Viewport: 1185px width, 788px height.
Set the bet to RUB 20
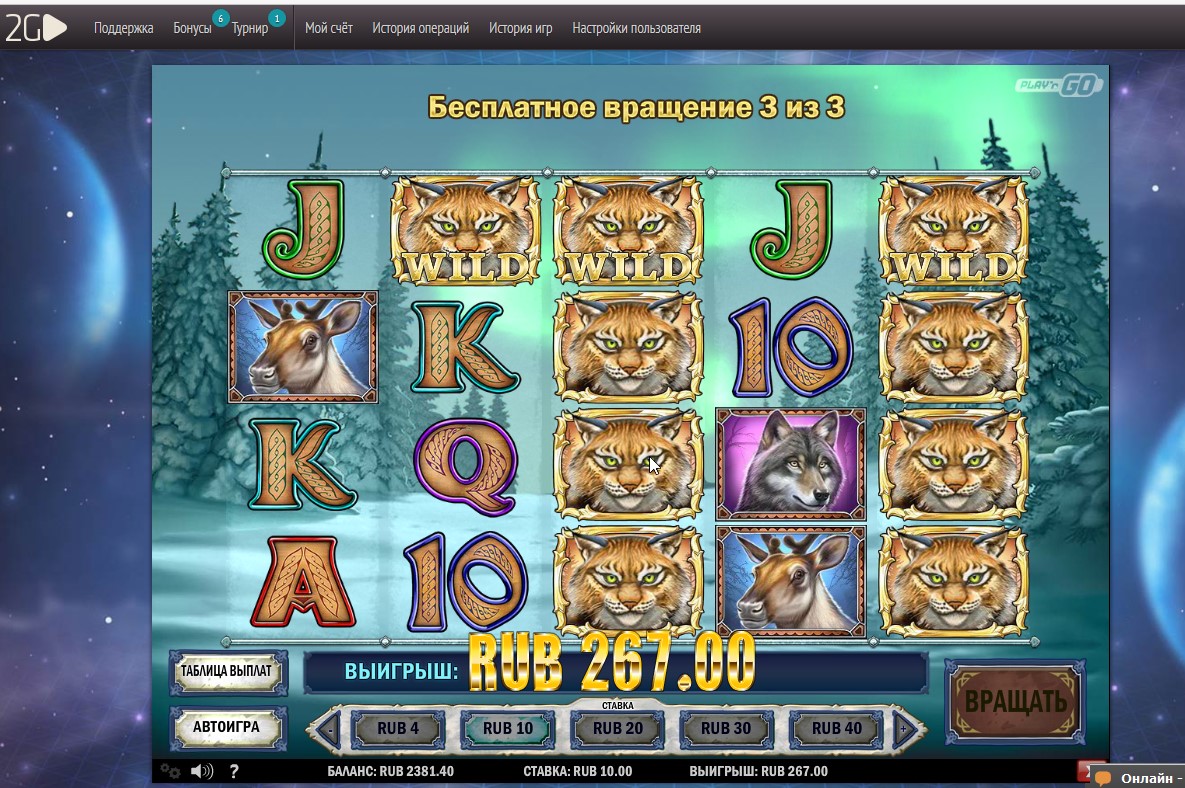618,728
